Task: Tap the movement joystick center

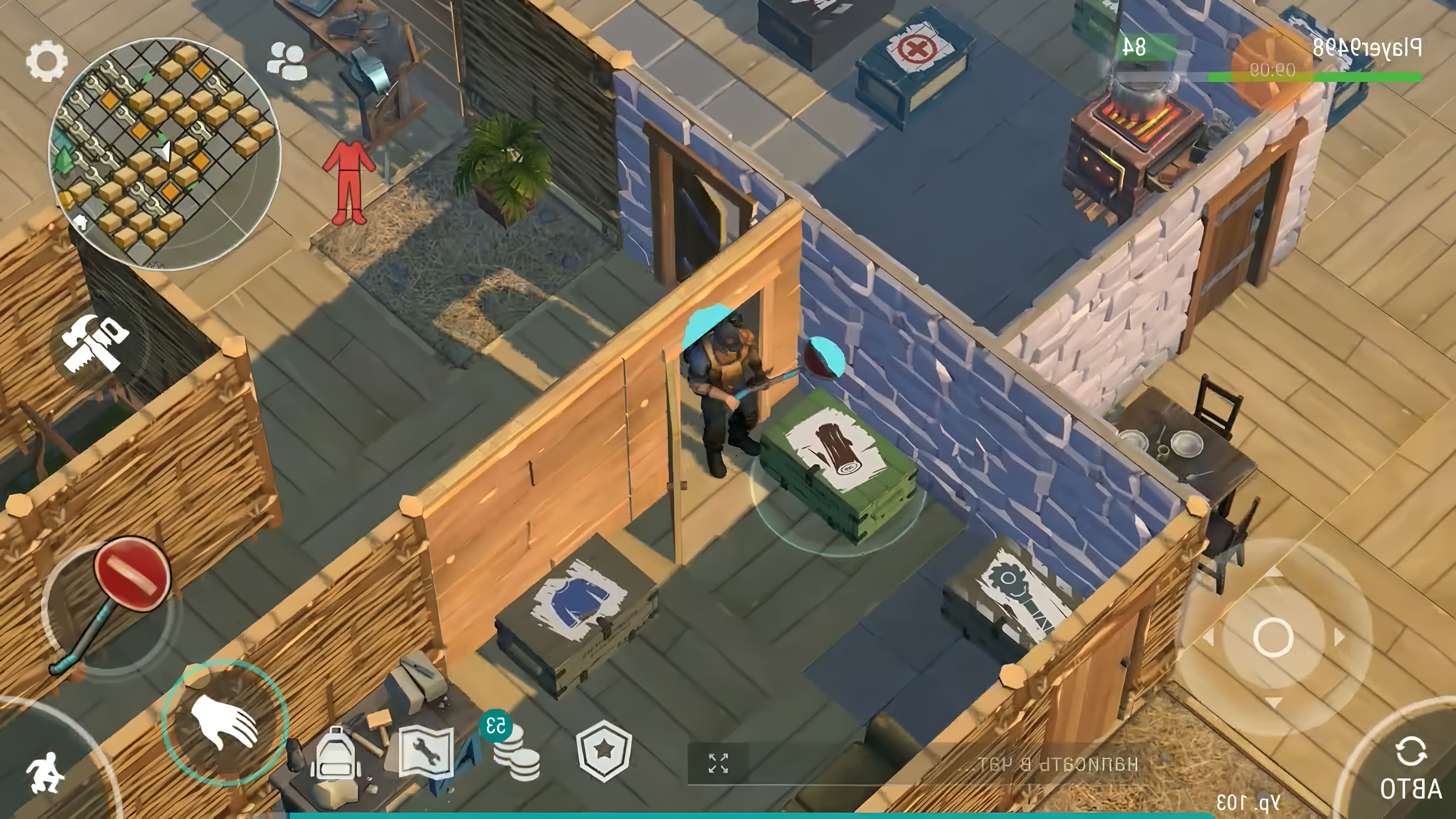Action: [x=1273, y=637]
